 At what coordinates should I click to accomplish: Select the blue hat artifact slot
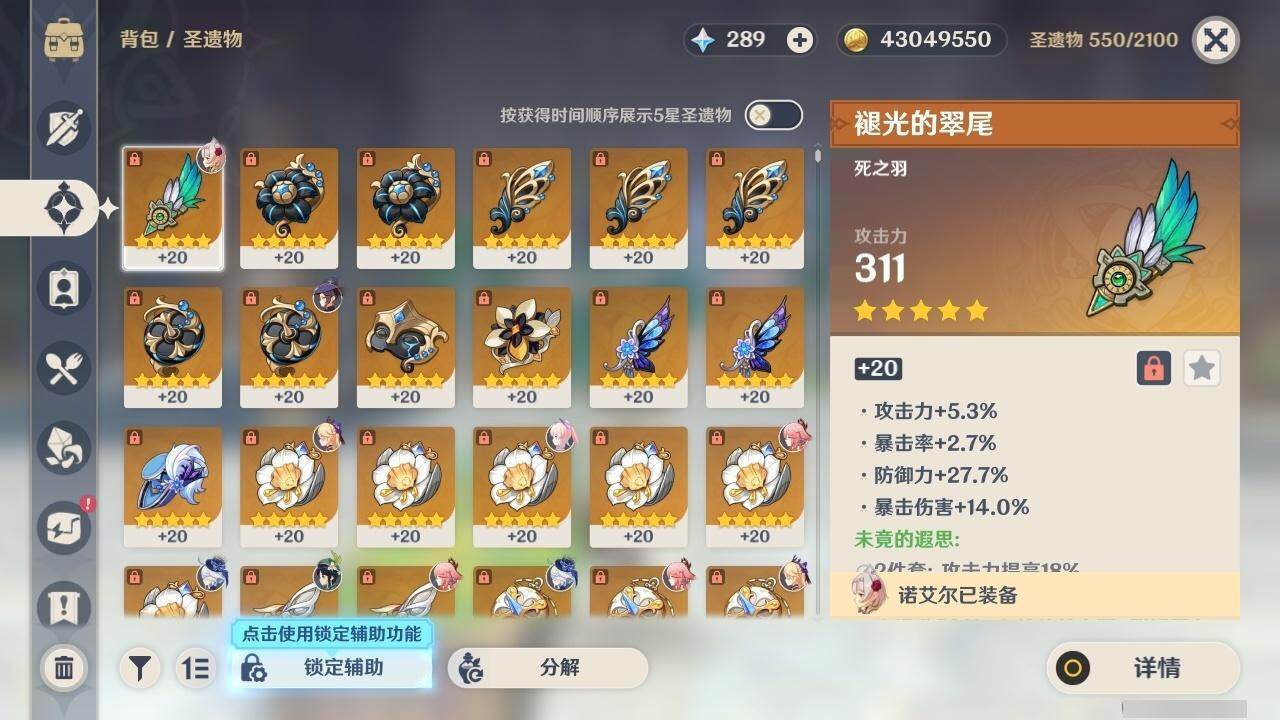click(x=173, y=486)
